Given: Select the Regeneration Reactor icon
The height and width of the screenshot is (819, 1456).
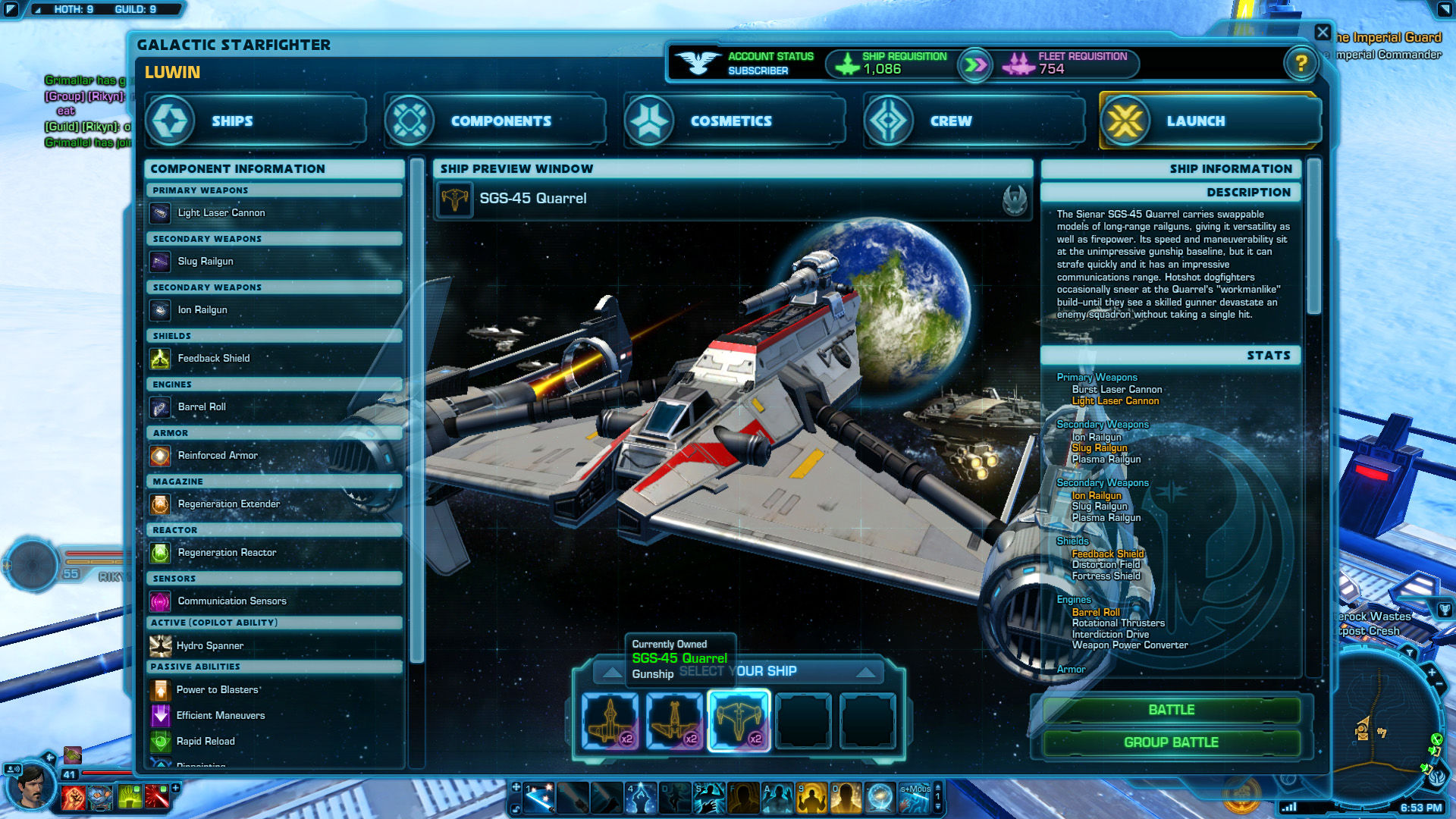Looking at the screenshot, I should [x=161, y=553].
